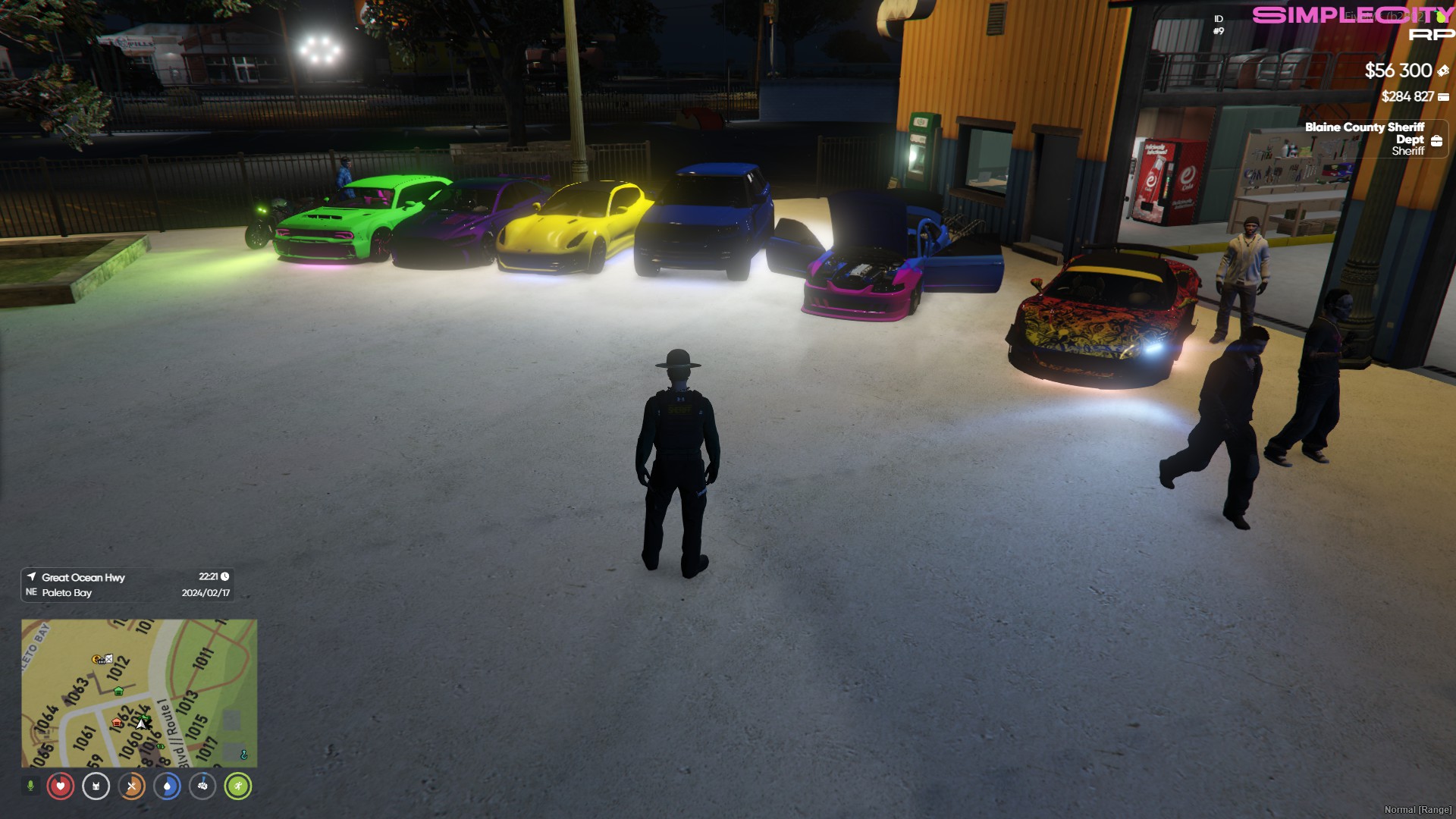This screenshot has height=819, width=1456.
Task: Click the compass arrow beside Great Ocean Hwy
Action: click(32, 577)
